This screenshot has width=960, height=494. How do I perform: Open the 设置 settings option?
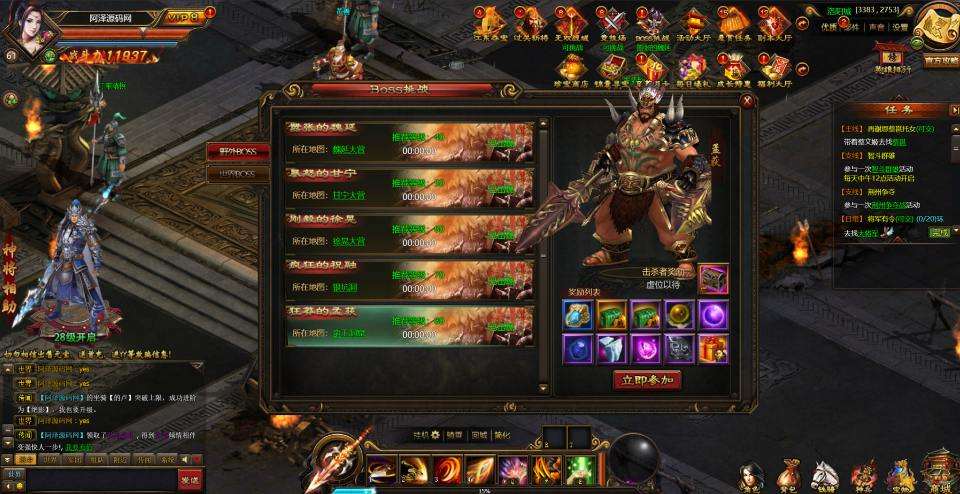(900, 28)
